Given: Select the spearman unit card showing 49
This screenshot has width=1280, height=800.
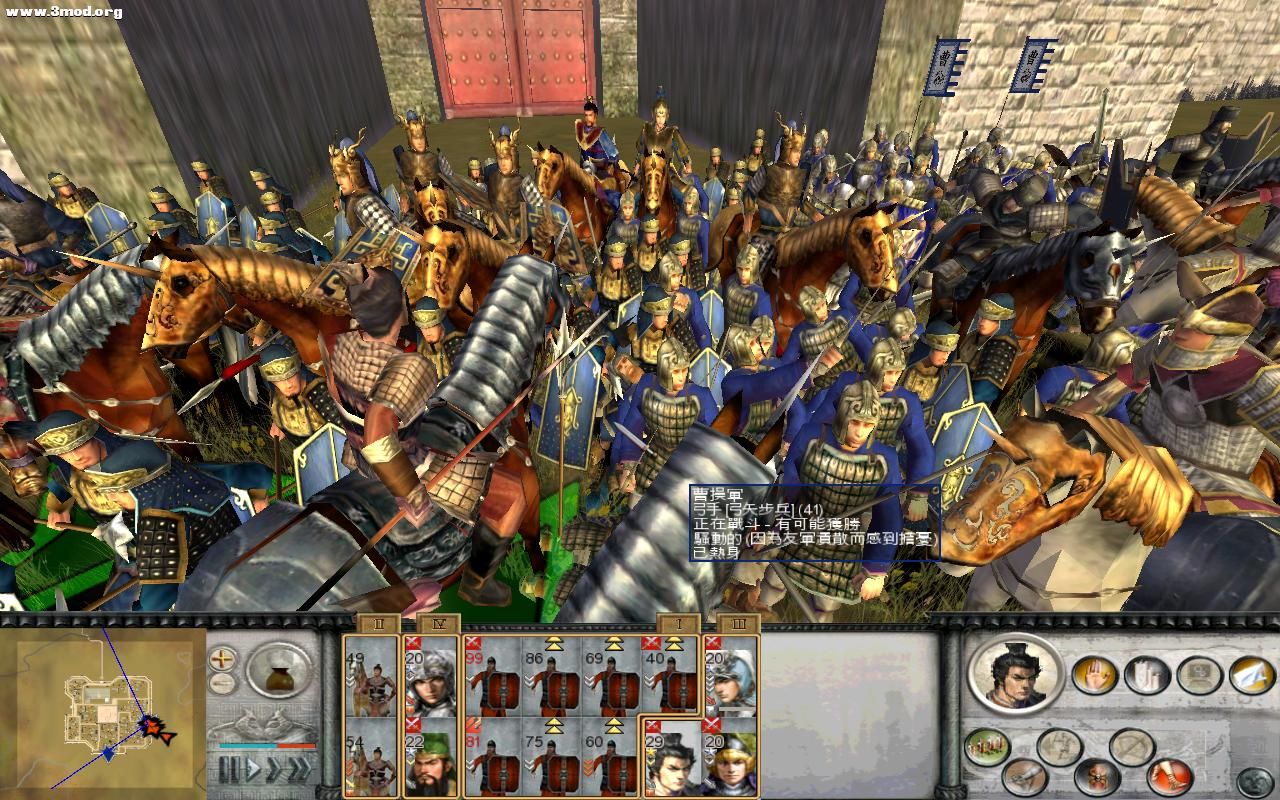Looking at the screenshot, I should click(371, 674).
